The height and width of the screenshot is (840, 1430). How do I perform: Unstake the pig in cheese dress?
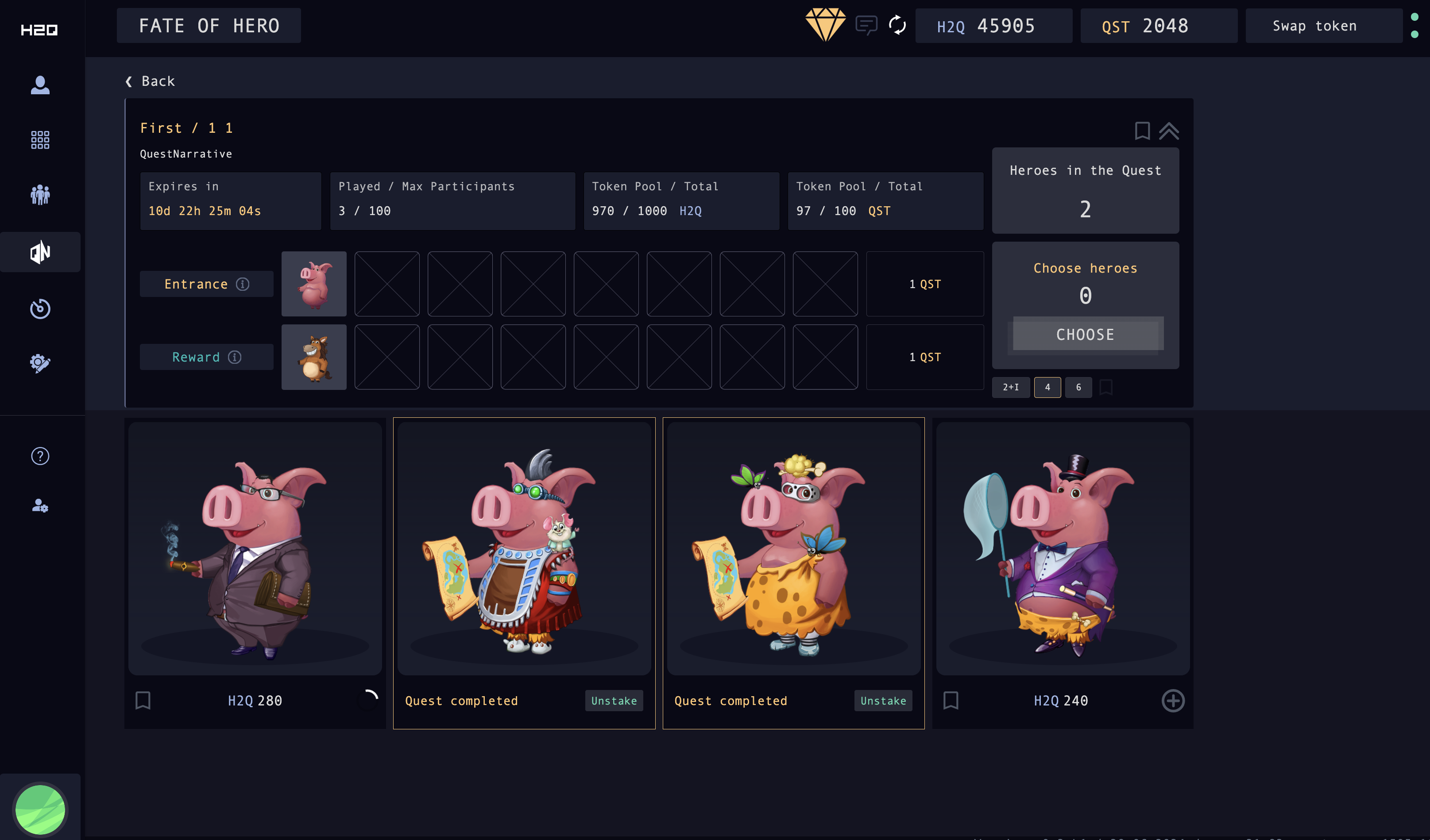(x=883, y=701)
